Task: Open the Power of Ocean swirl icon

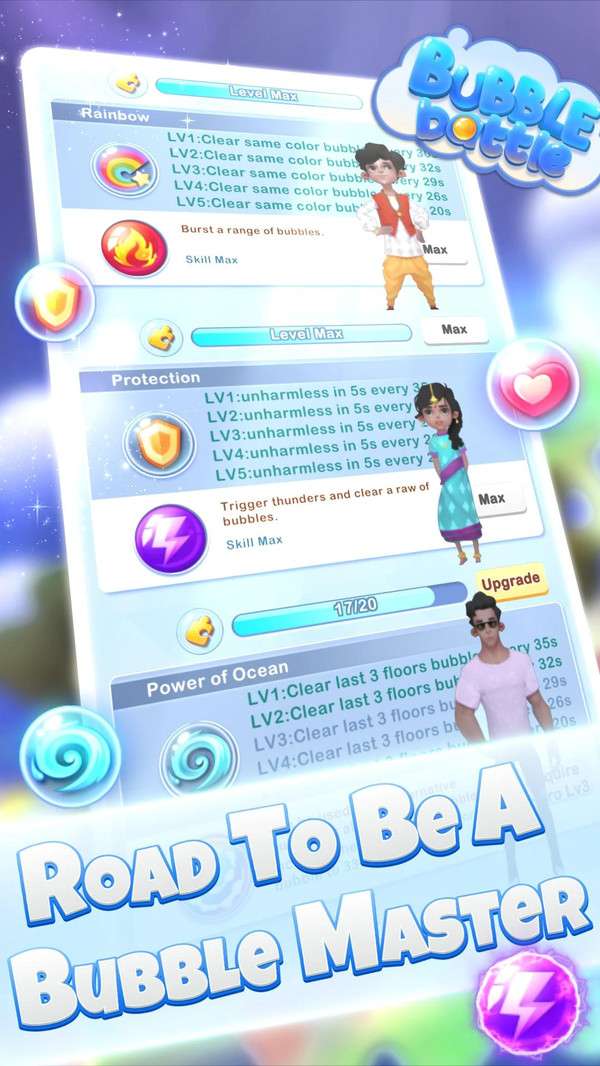Action: [x=198, y=756]
